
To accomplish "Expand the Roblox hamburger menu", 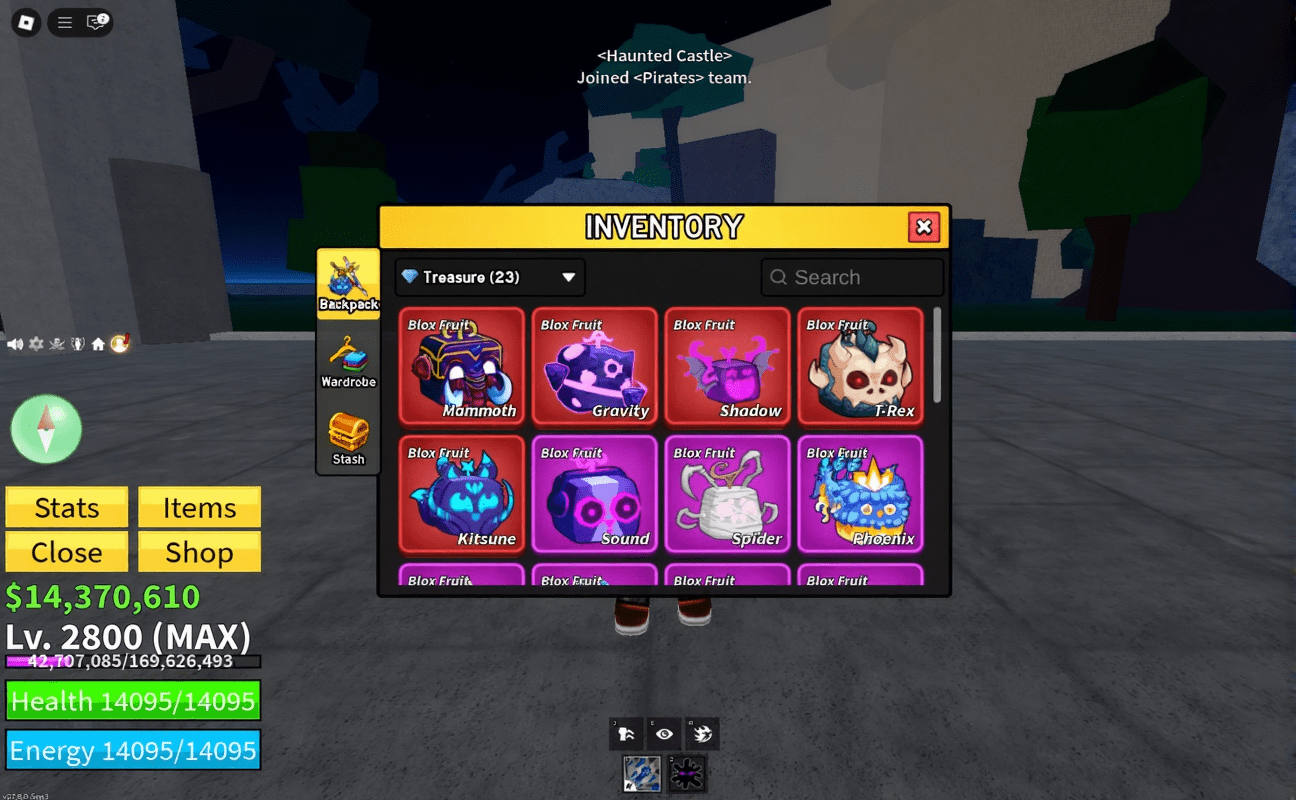I will (63, 22).
